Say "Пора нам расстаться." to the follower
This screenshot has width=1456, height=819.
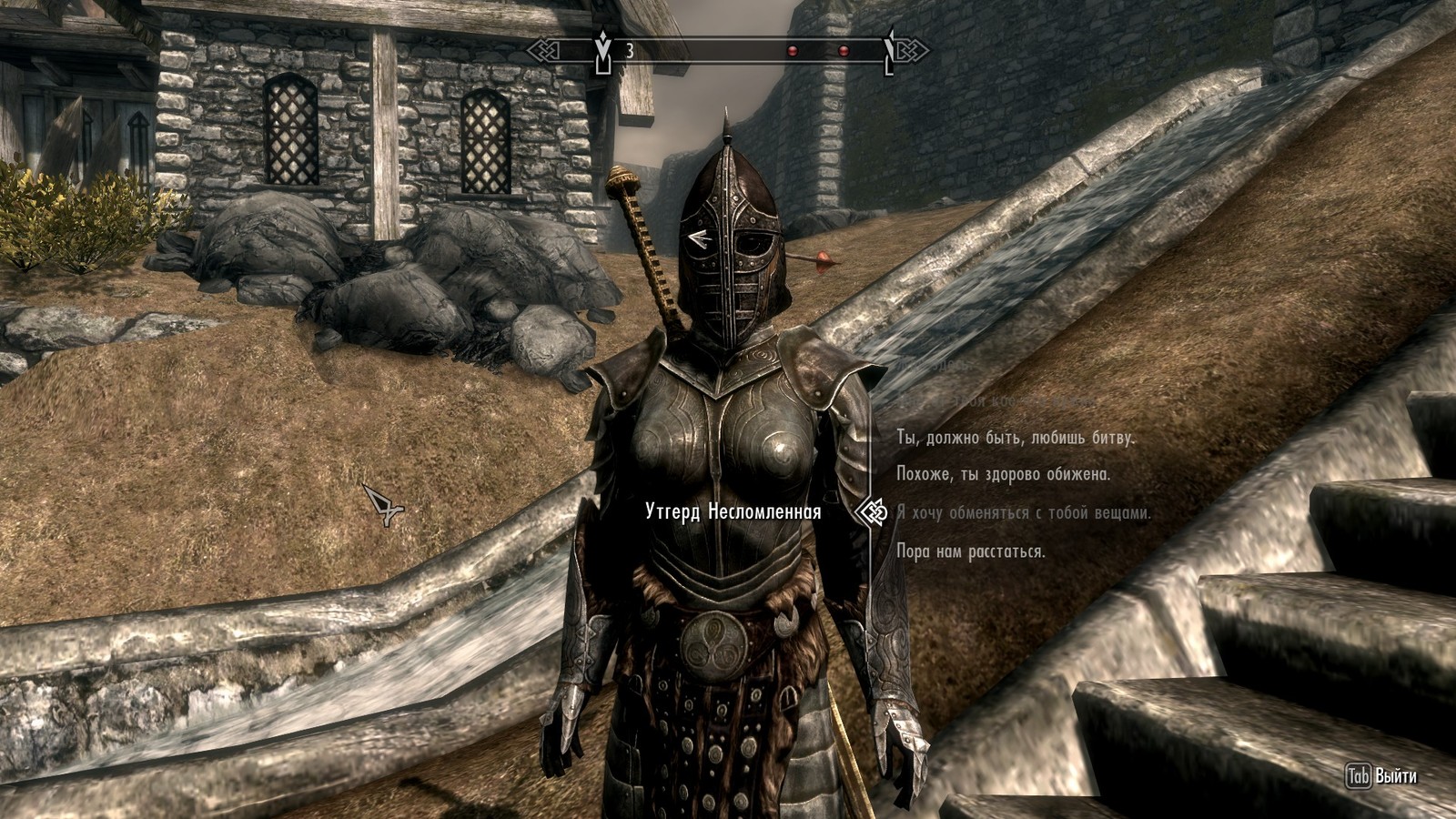click(x=970, y=551)
